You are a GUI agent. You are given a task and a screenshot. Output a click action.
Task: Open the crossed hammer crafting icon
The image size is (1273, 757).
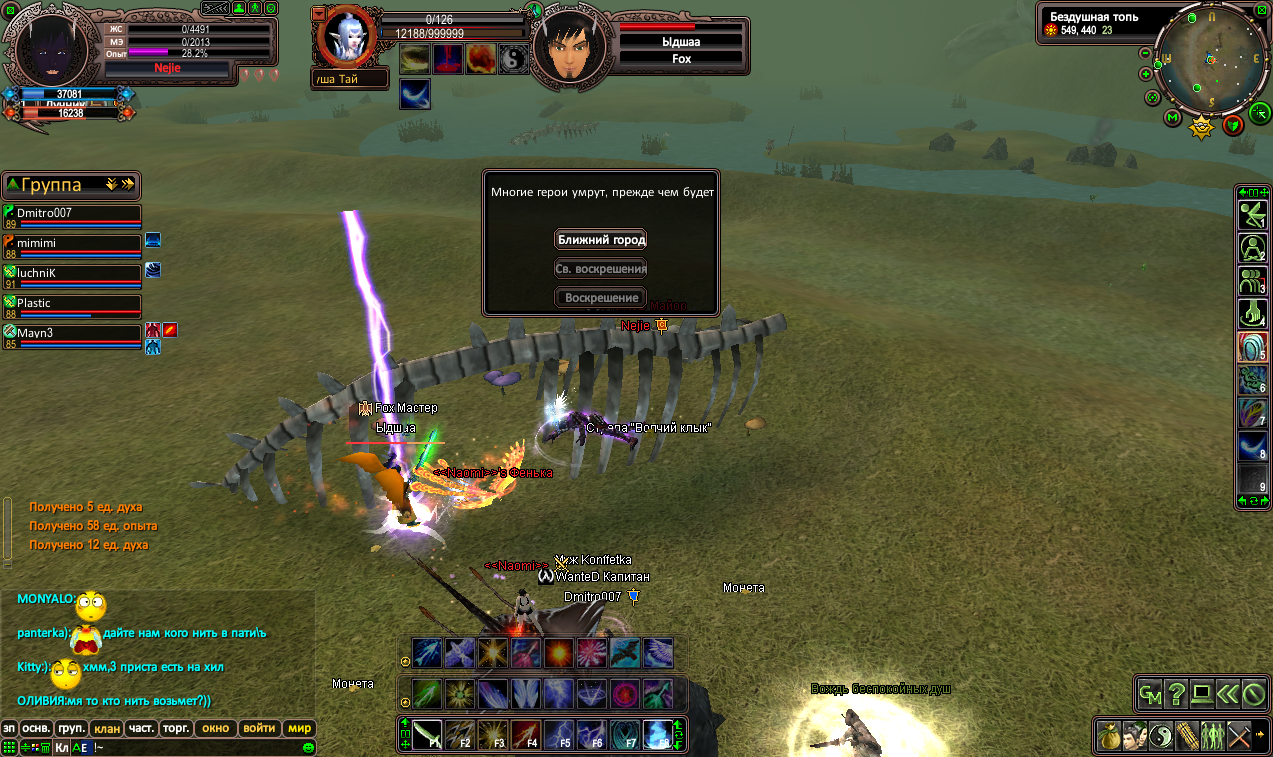point(1239,735)
